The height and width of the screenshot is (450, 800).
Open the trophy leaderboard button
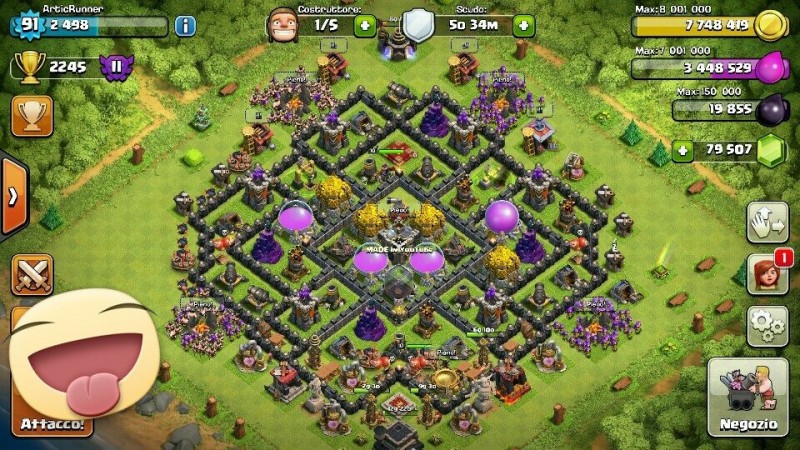pos(32,116)
